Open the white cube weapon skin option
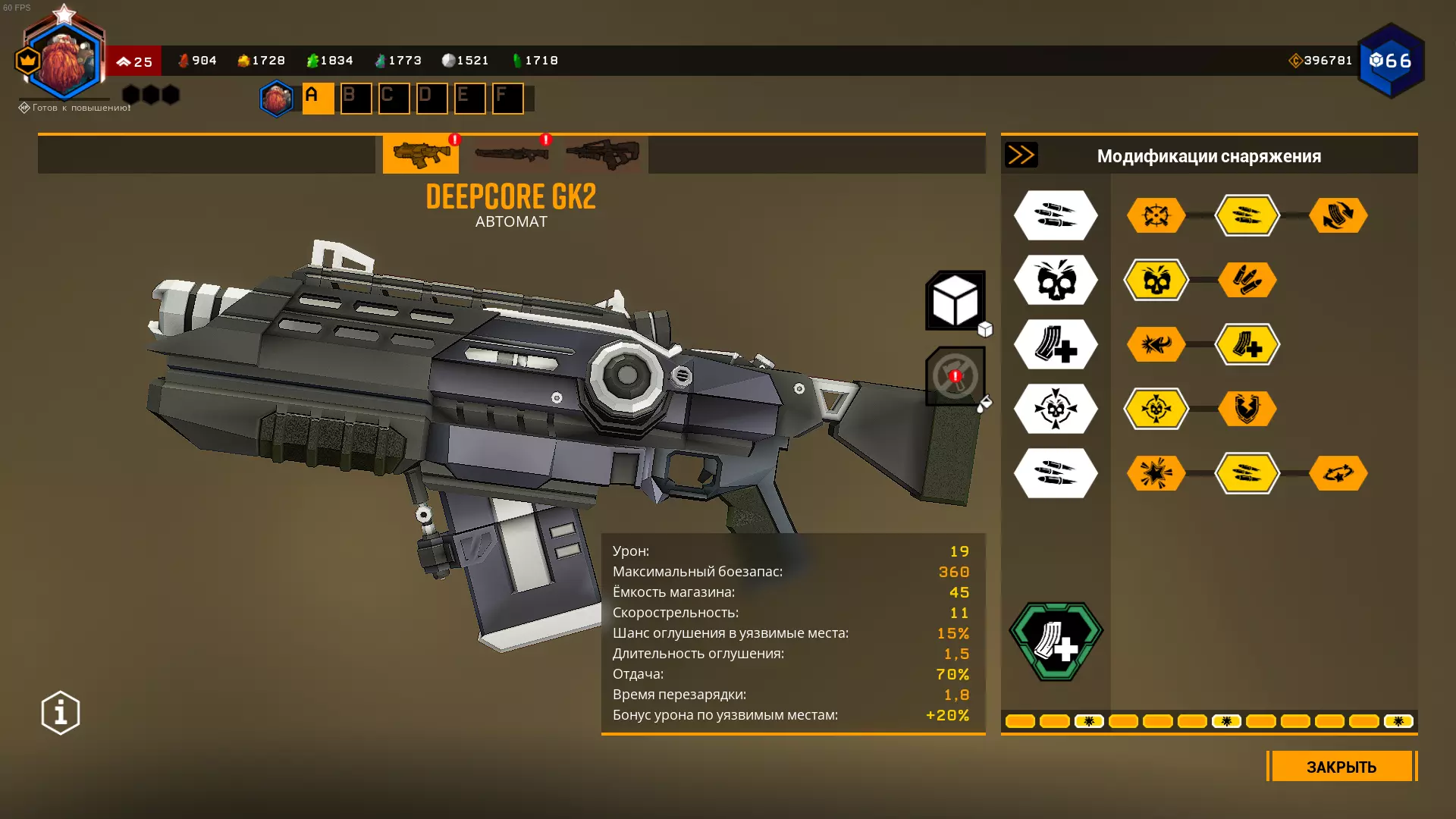This screenshot has height=819, width=1456. click(955, 300)
